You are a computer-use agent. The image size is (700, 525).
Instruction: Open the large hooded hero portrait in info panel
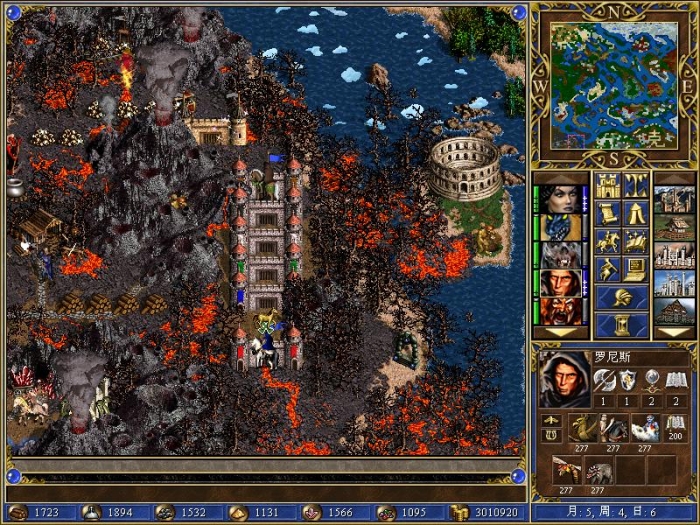[x=564, y=378]
